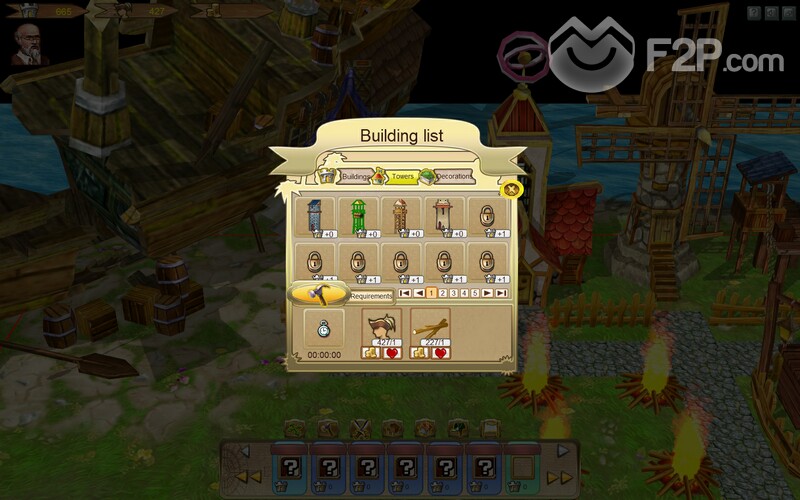Screen dimensions: 800x500
Task: Pick the wooden tower with red roof
Action: [x=399, y=217]
